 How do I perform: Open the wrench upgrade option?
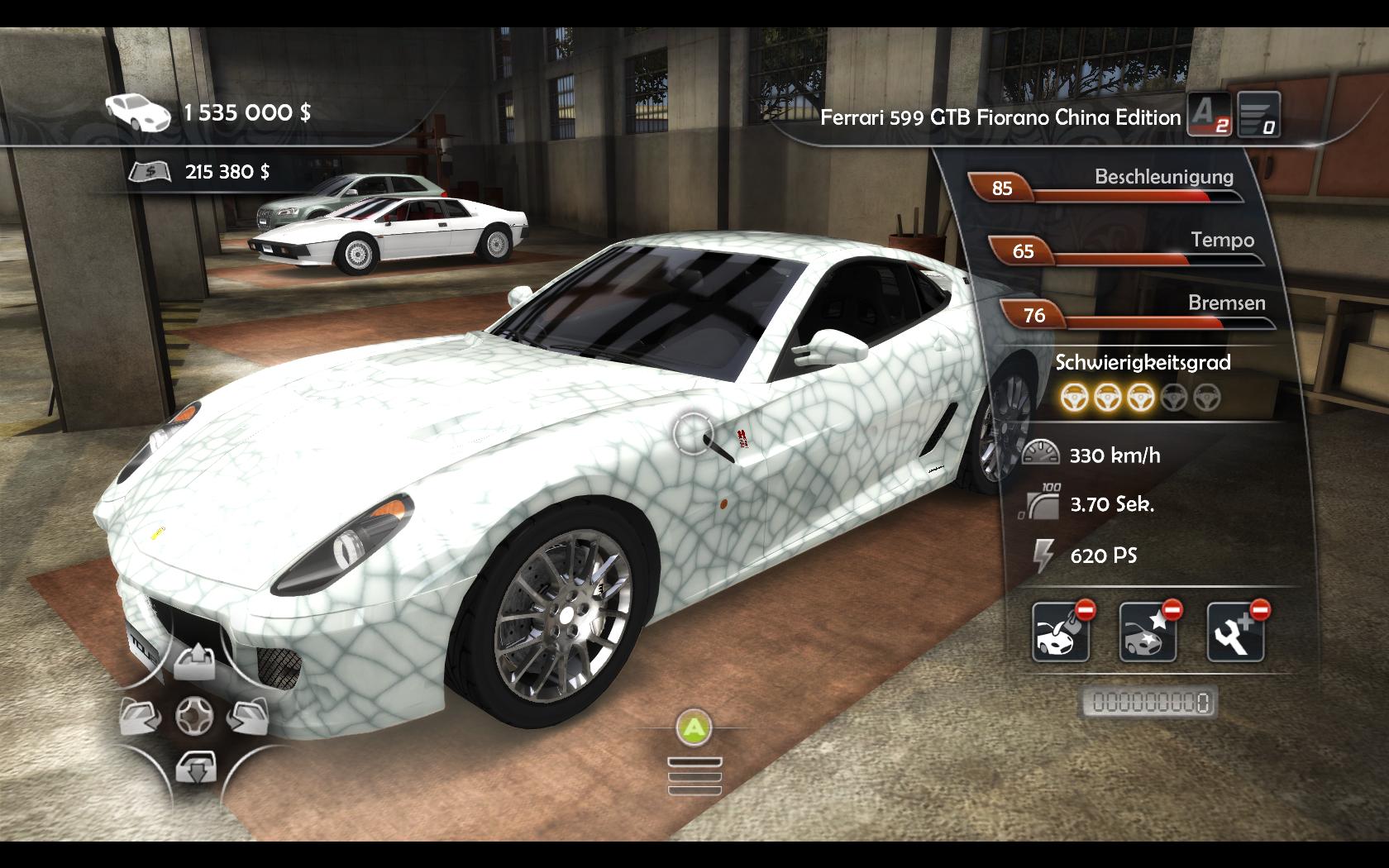tap(1235, 633)
